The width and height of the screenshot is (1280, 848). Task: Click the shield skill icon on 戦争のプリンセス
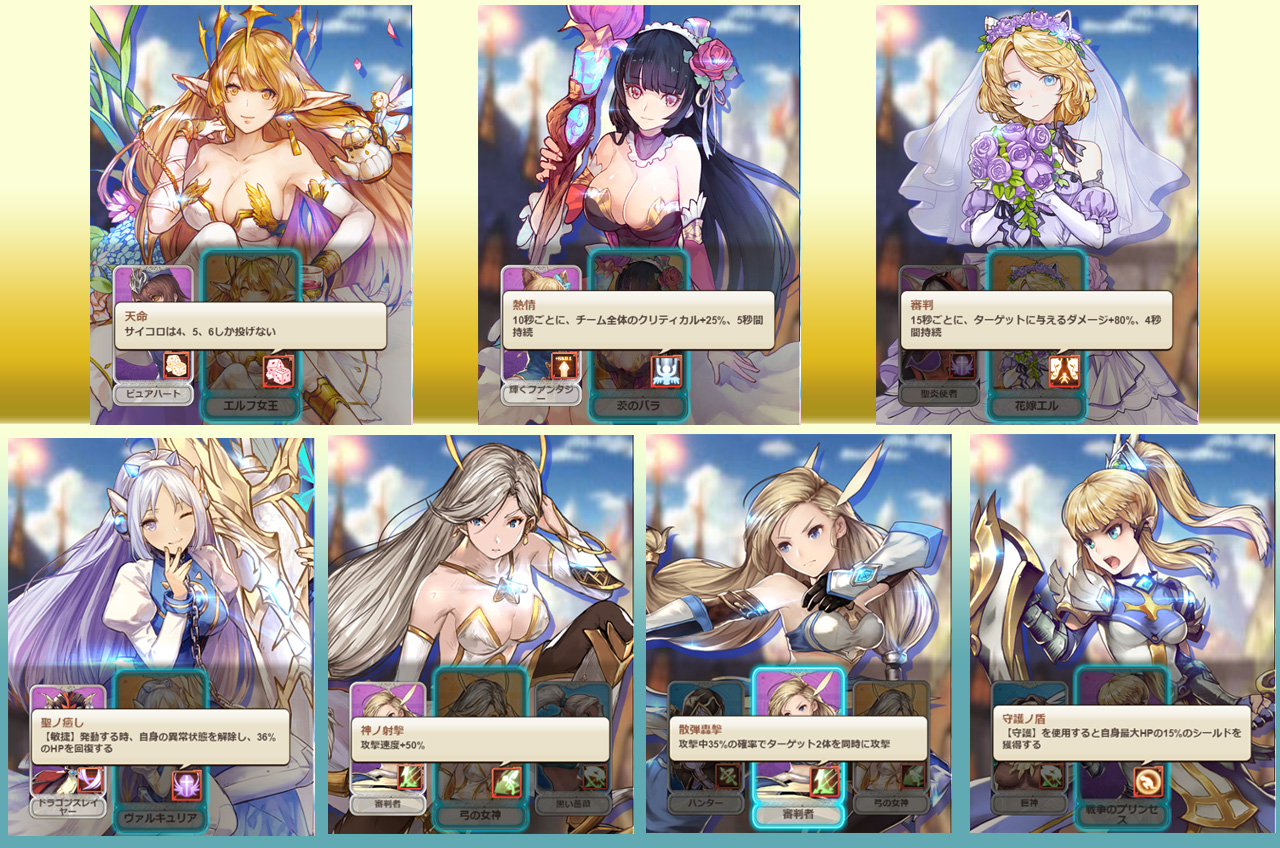tap(1148, 781)
